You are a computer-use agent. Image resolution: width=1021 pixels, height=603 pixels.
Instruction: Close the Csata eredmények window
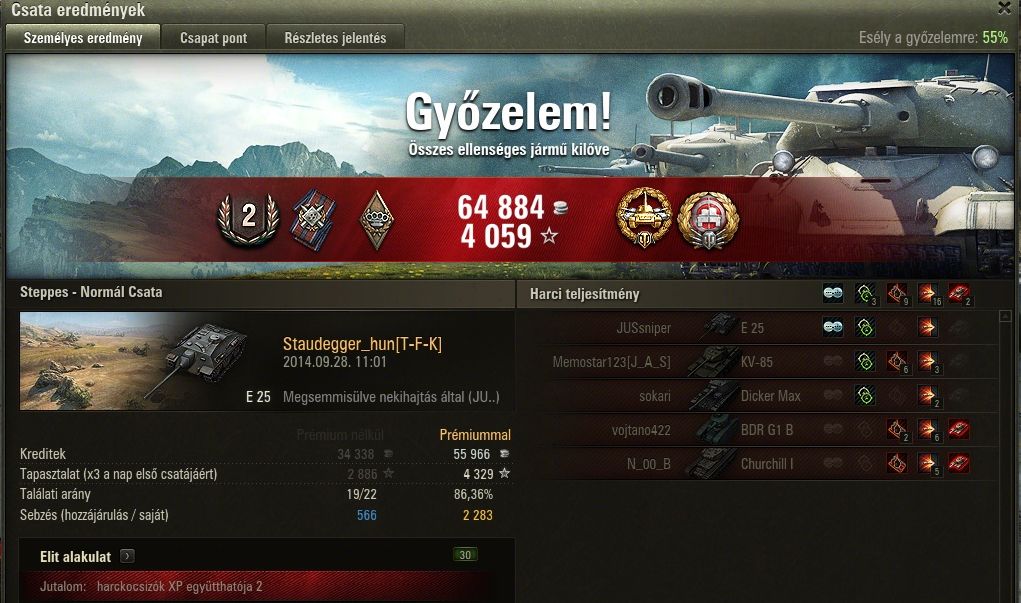tap(1005, 8)
